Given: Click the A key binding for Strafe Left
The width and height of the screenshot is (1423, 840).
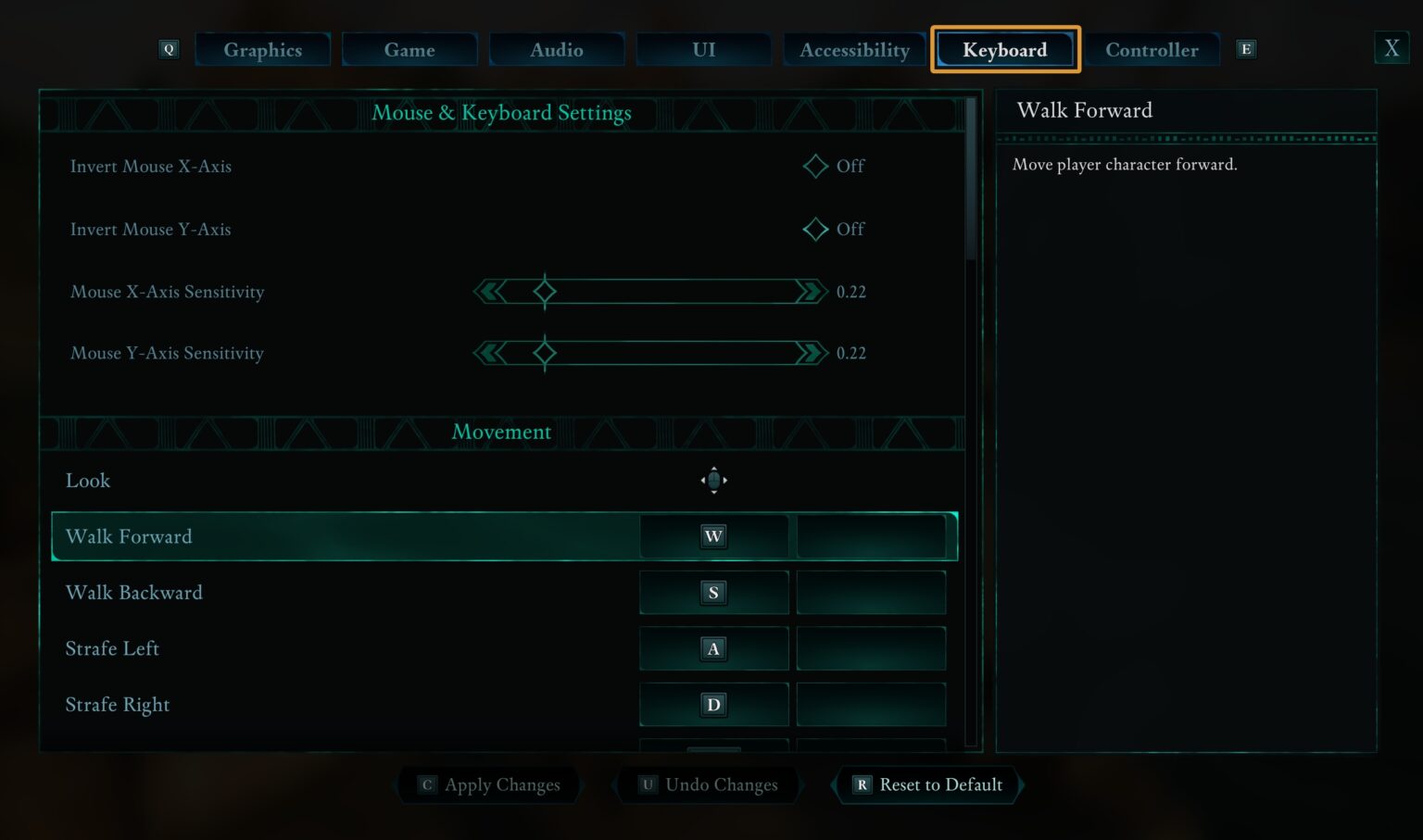Looking at the screenshot, I should coord(713,648).
